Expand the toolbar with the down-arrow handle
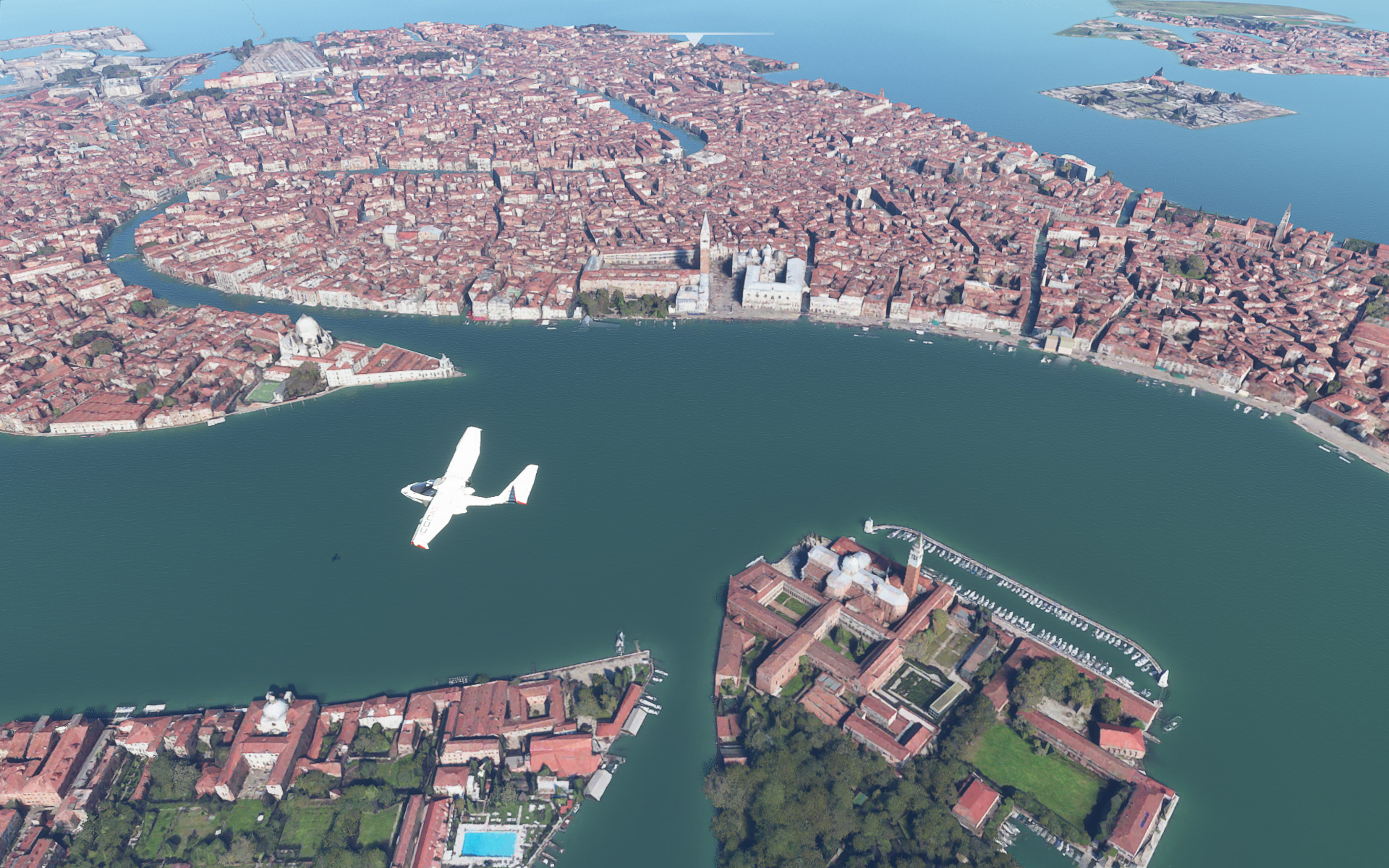 click(x=694, y=39)
